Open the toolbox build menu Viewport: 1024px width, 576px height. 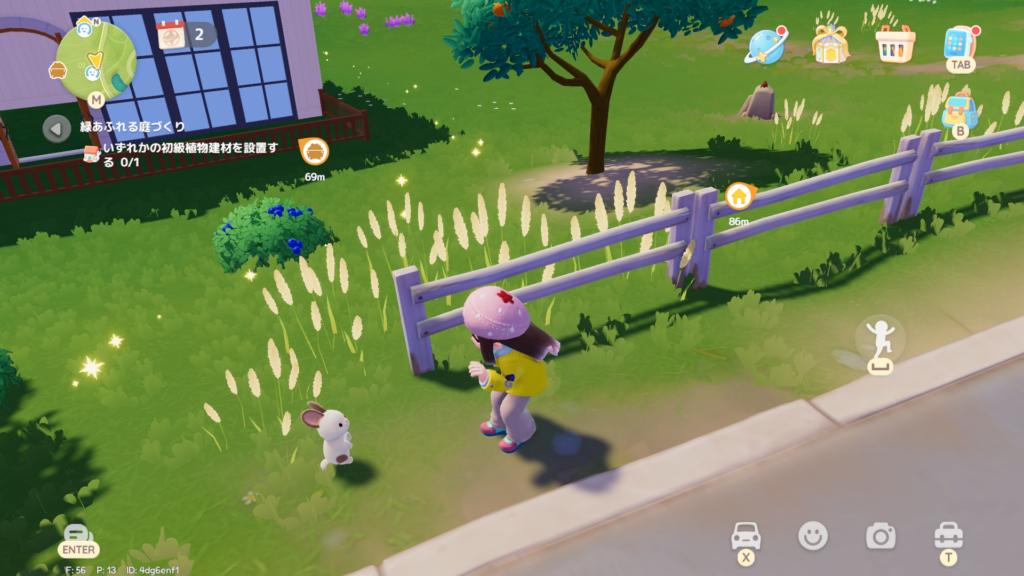947,536
